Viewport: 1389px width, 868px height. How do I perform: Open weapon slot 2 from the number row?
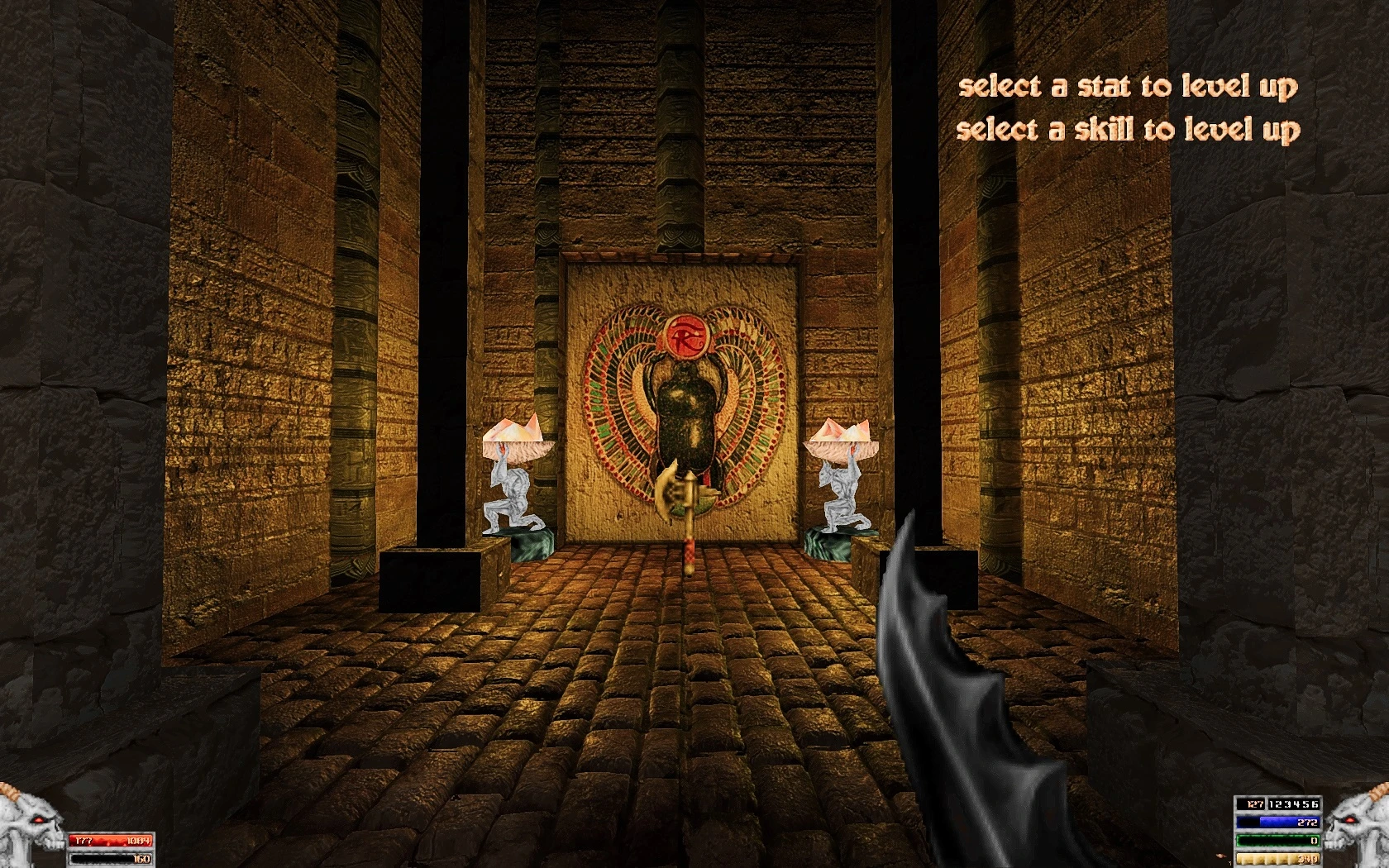[x=1277, y=804]
